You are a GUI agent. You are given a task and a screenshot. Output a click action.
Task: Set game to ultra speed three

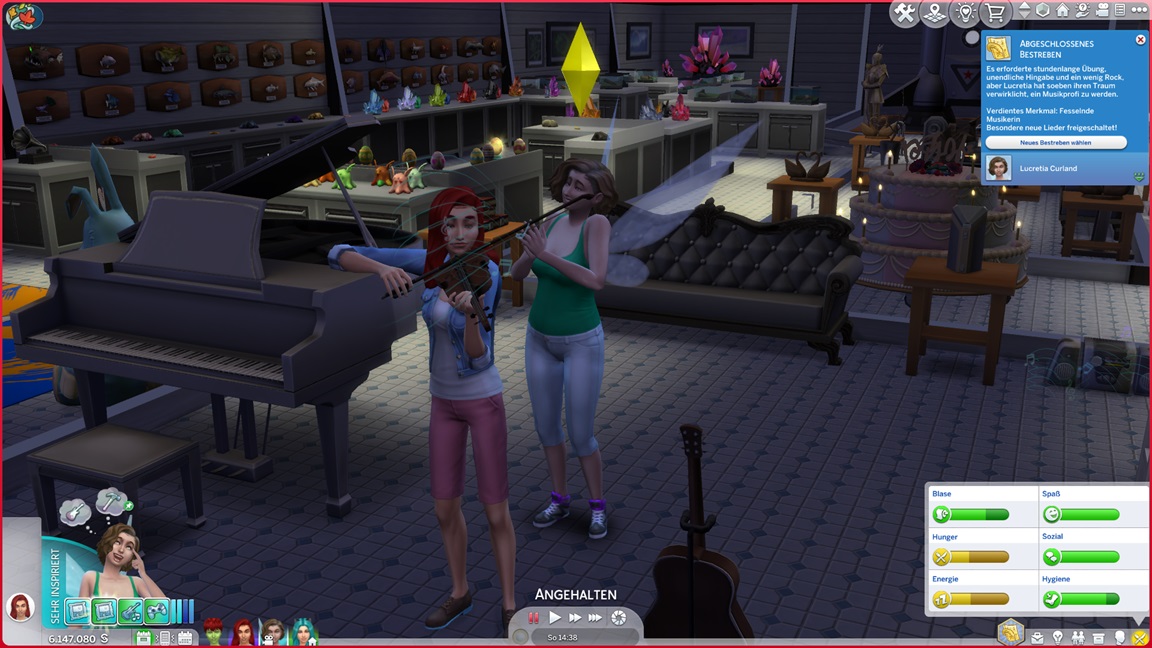pyautogui.click(x=595, y=618)
